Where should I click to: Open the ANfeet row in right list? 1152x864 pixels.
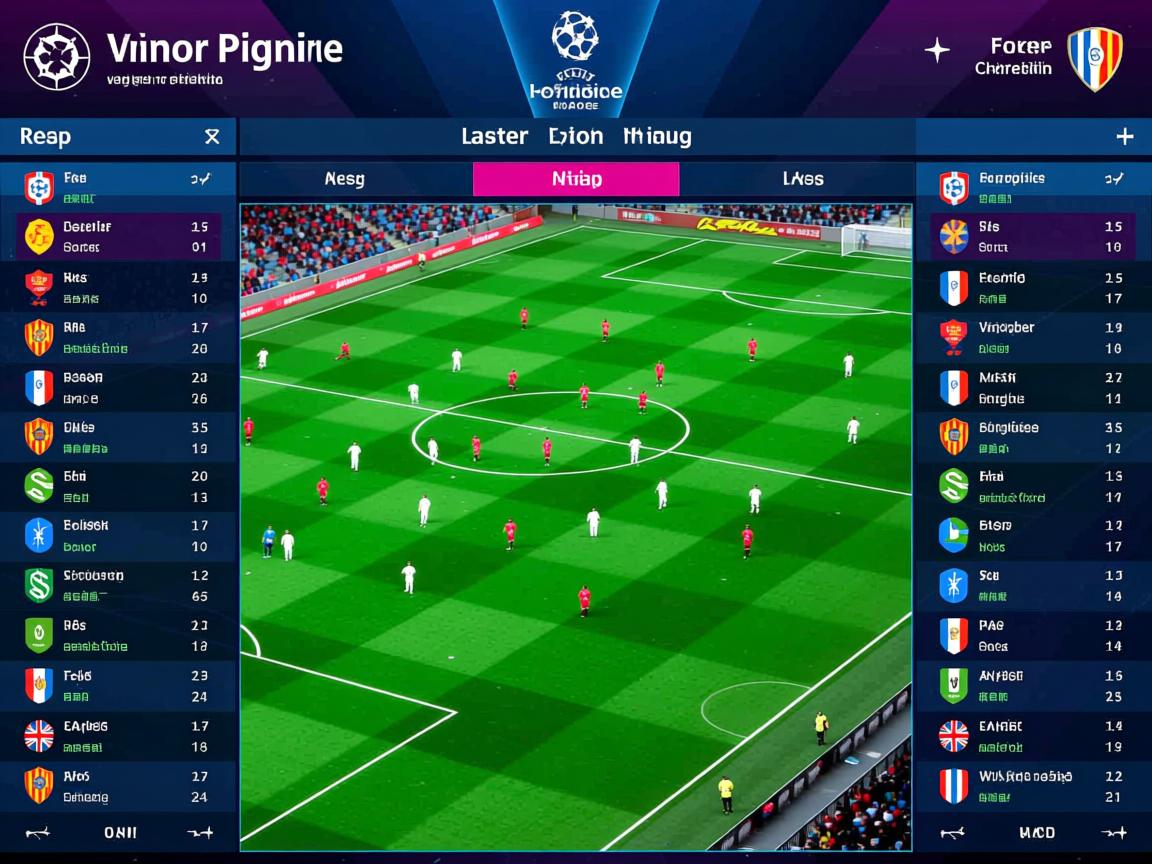pos(1032,685)
